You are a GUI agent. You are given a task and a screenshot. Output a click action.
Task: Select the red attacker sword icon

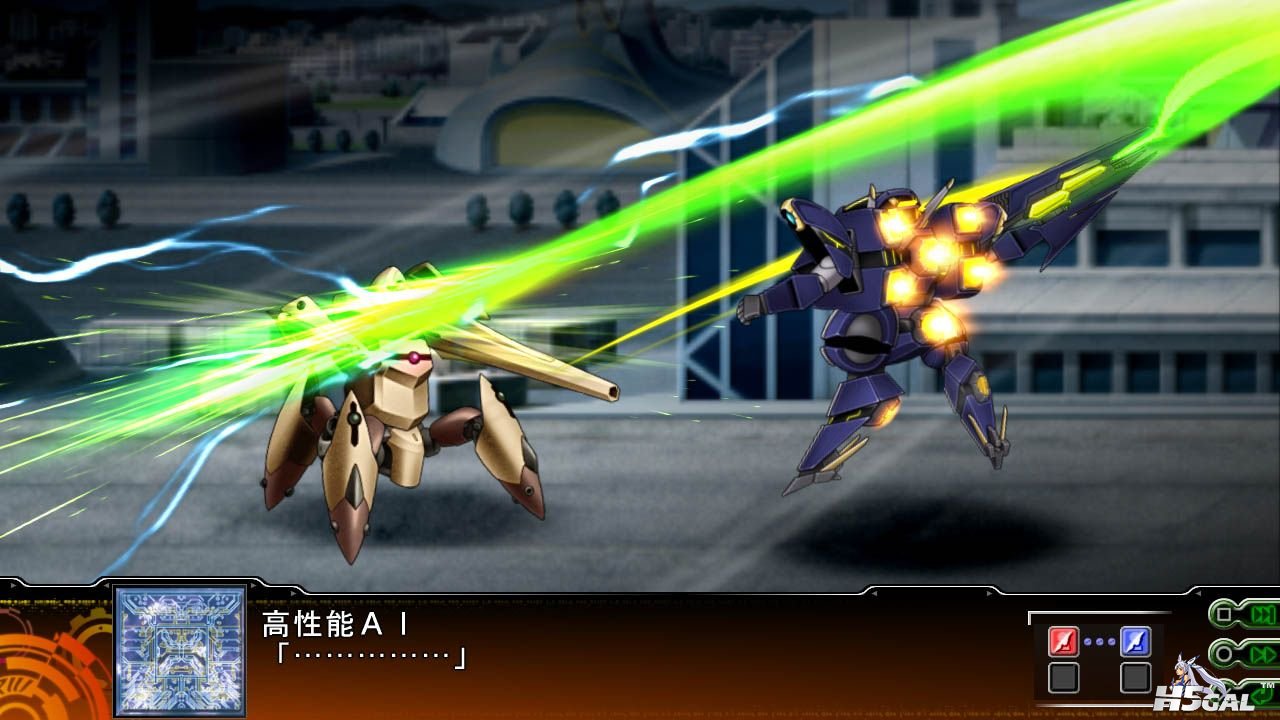pyautogui.click(x=1063, y=641)
